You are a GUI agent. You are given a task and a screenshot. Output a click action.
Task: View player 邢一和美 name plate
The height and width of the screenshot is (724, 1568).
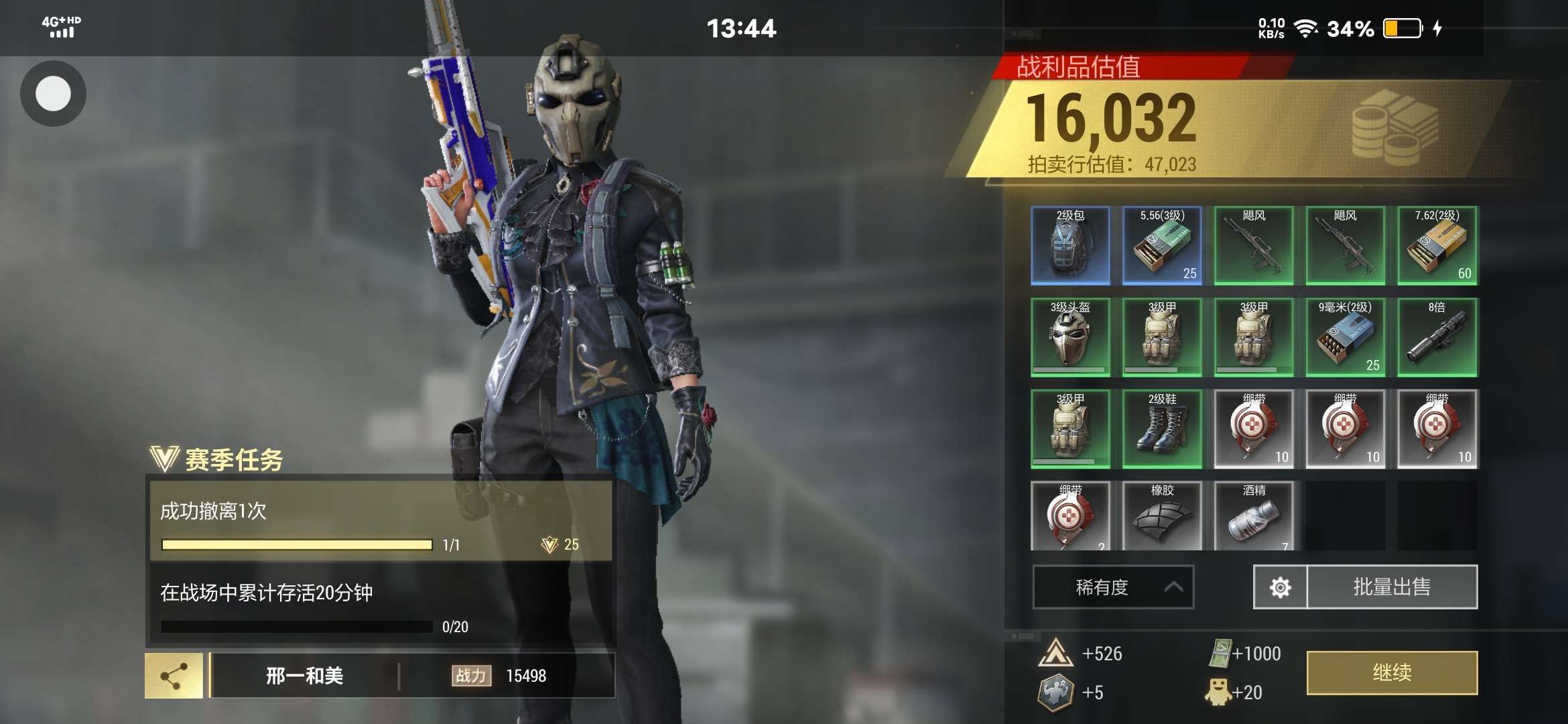[x=304, y=676]
